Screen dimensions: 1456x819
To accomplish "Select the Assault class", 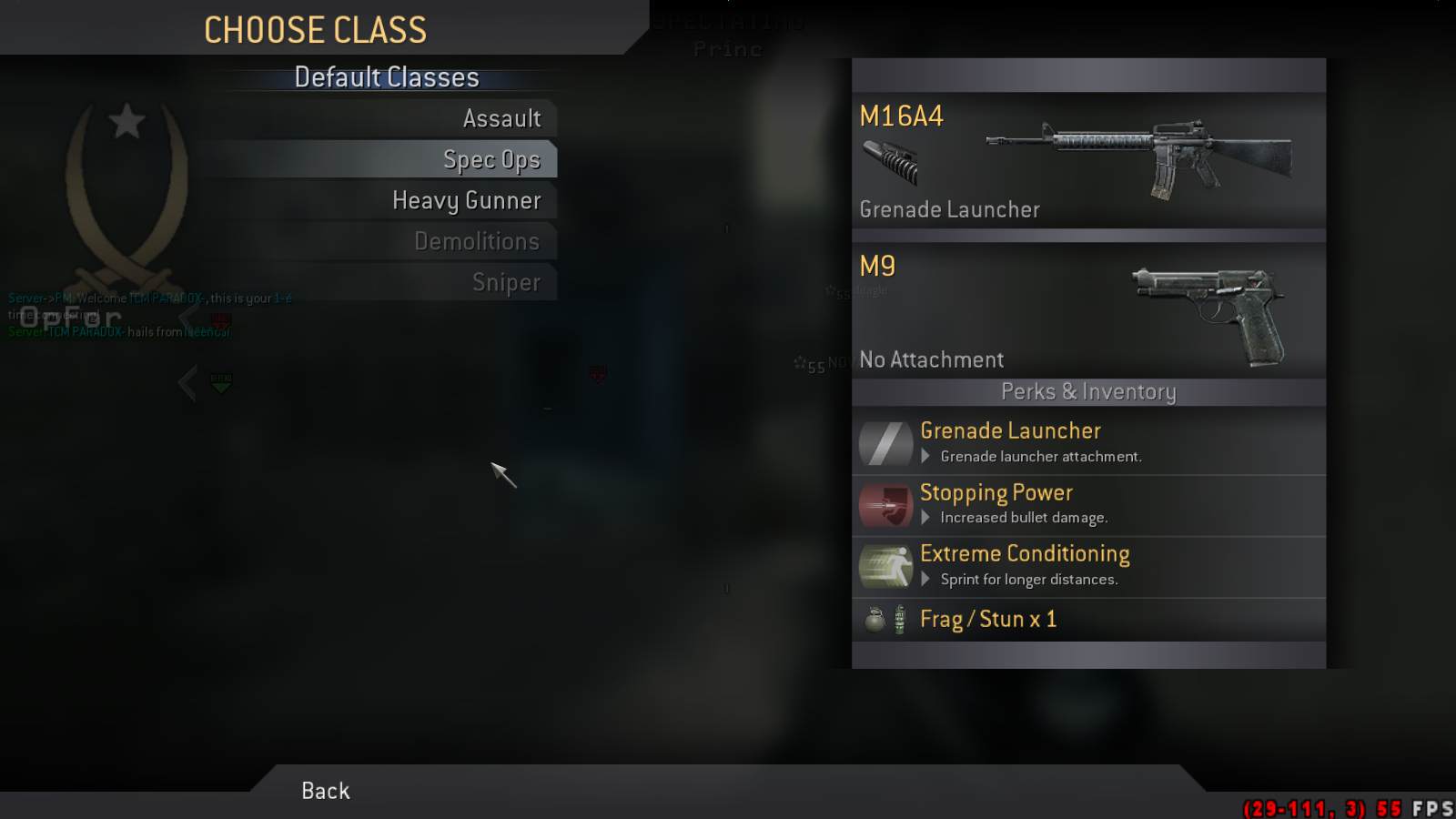I will [x=502, y=117].
